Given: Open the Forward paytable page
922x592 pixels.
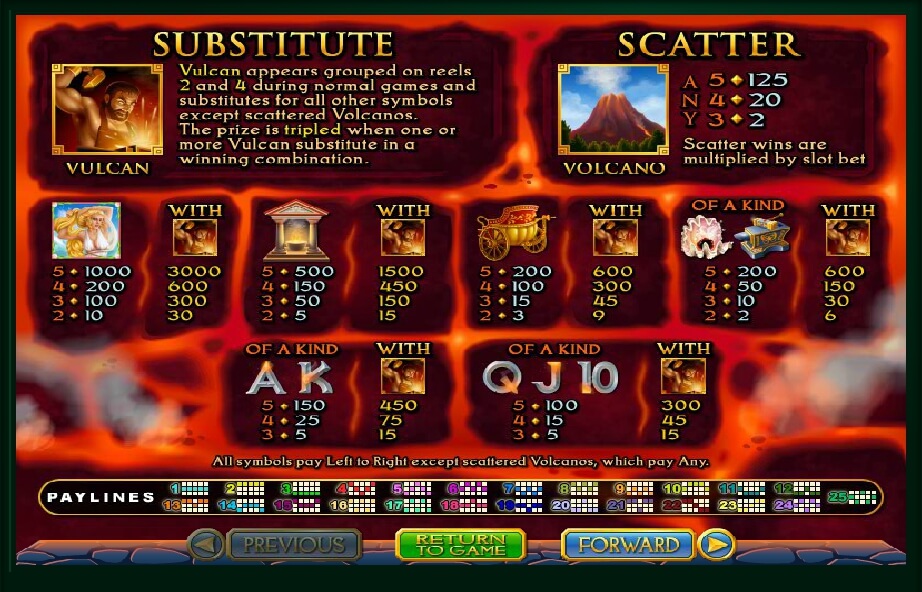Looking at the screenshot, I should [x=628, y=544].
